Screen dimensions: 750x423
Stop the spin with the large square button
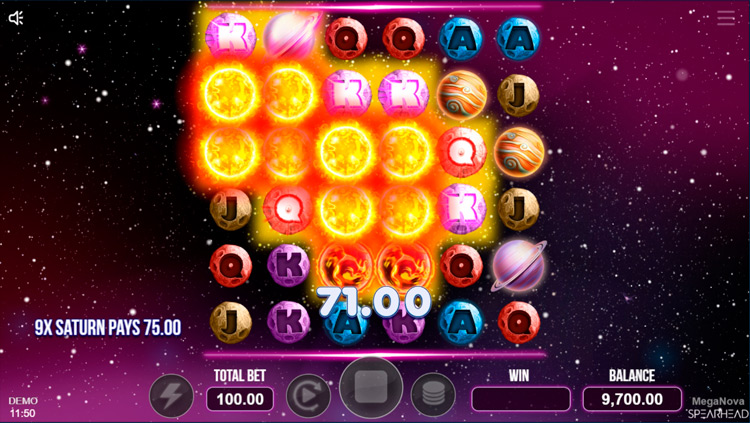coord(371,388)
